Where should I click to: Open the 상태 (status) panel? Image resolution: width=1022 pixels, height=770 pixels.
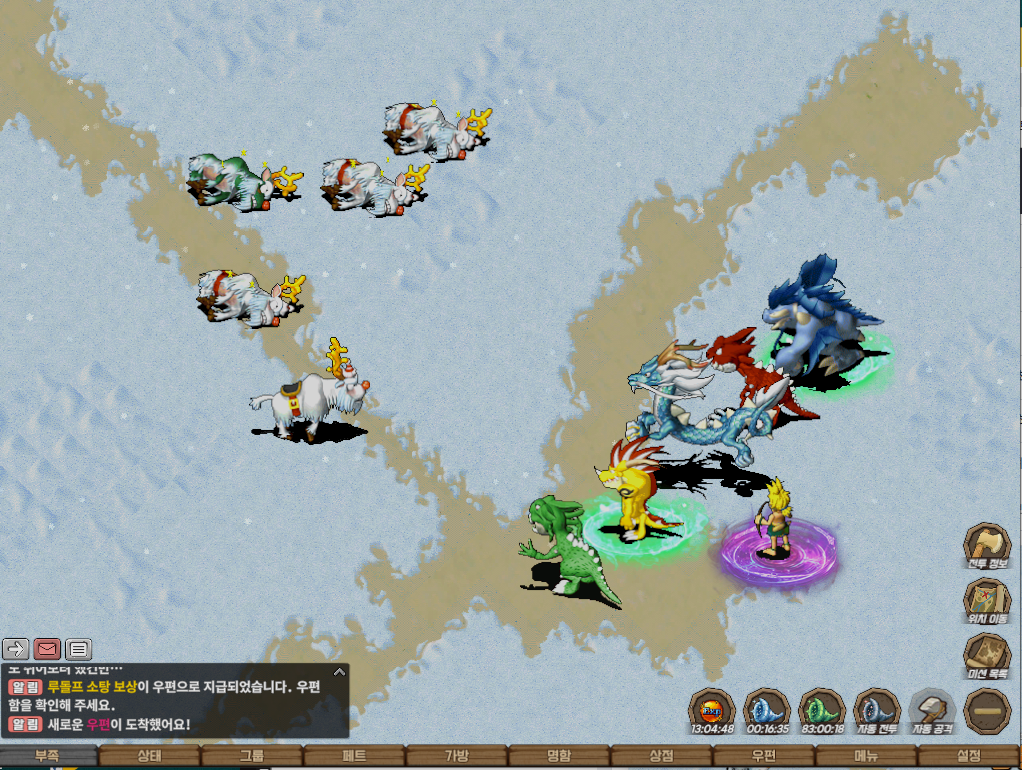pyautogui.click(x=150, y=757)
